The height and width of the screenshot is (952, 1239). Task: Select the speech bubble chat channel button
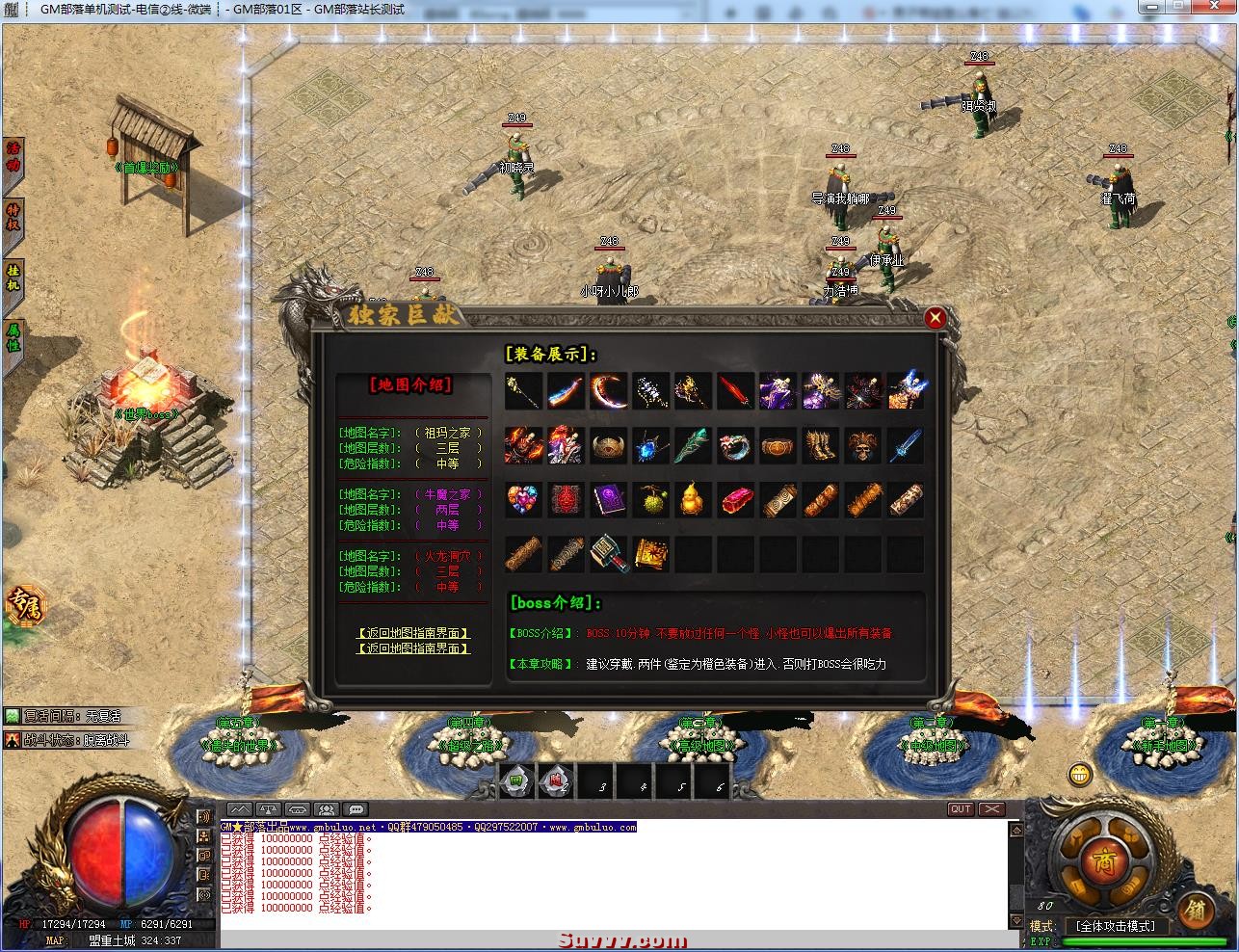pos(356,809)
